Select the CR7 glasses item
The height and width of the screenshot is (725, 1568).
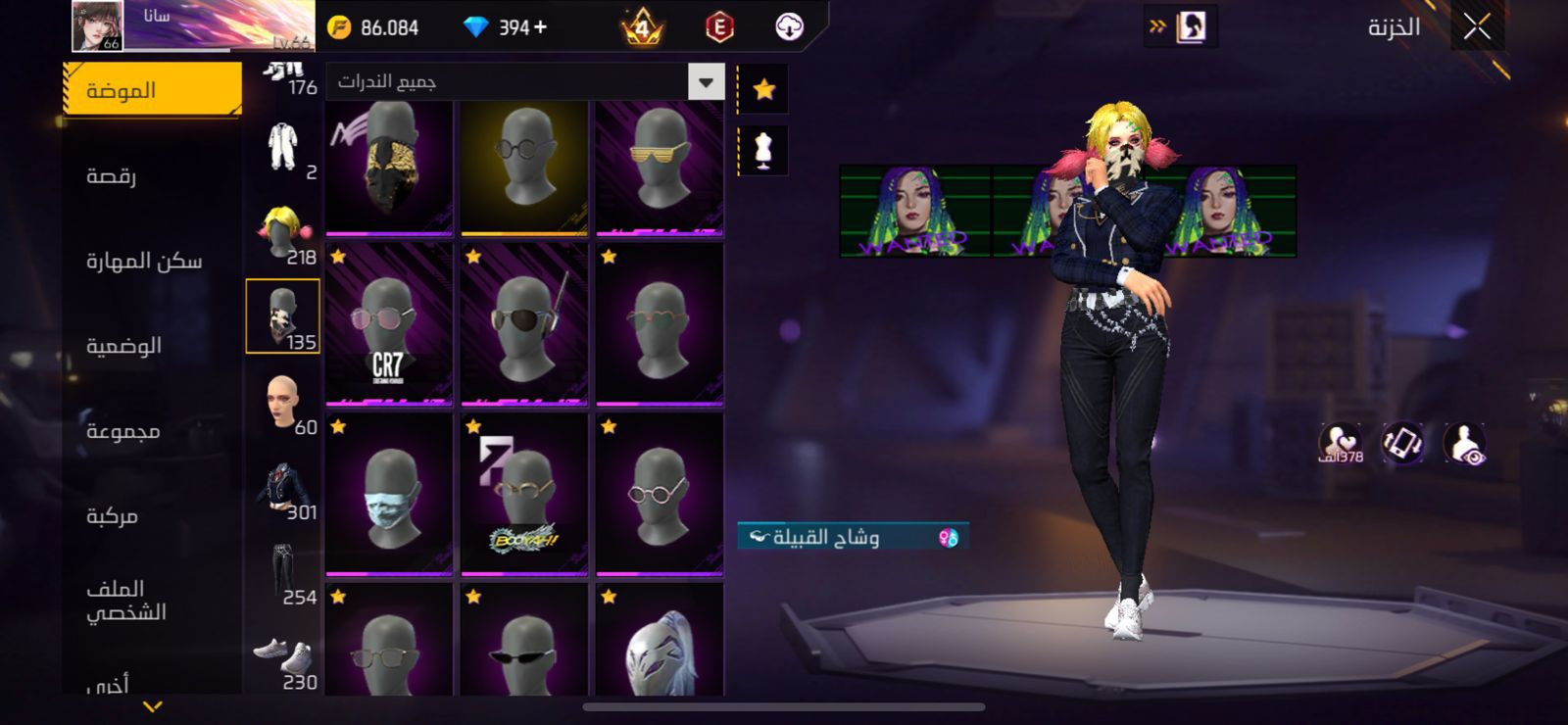(389, 325)
